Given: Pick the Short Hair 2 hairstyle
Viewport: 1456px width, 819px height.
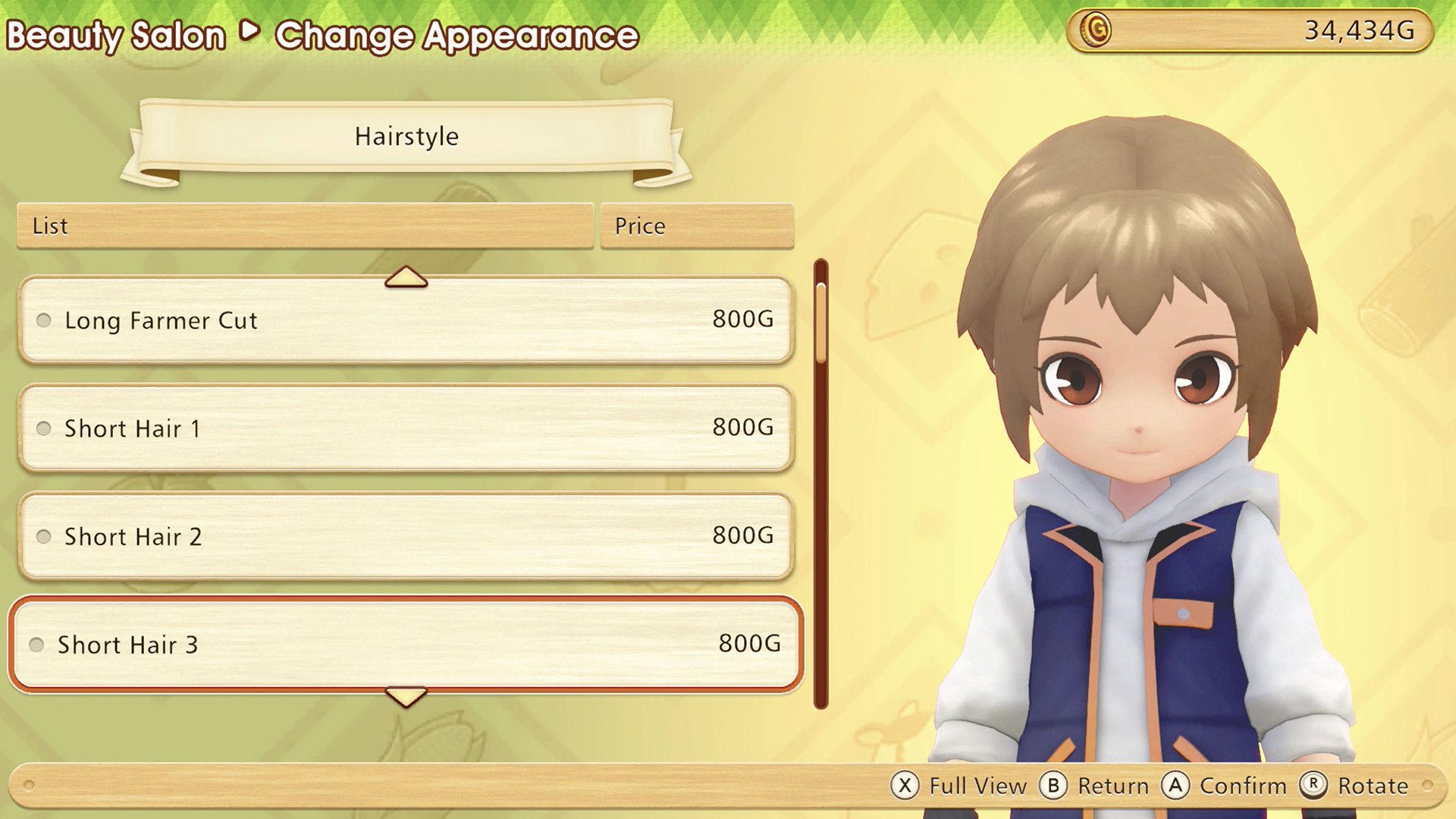Looking at the screenshot, I should click(406, 536).
